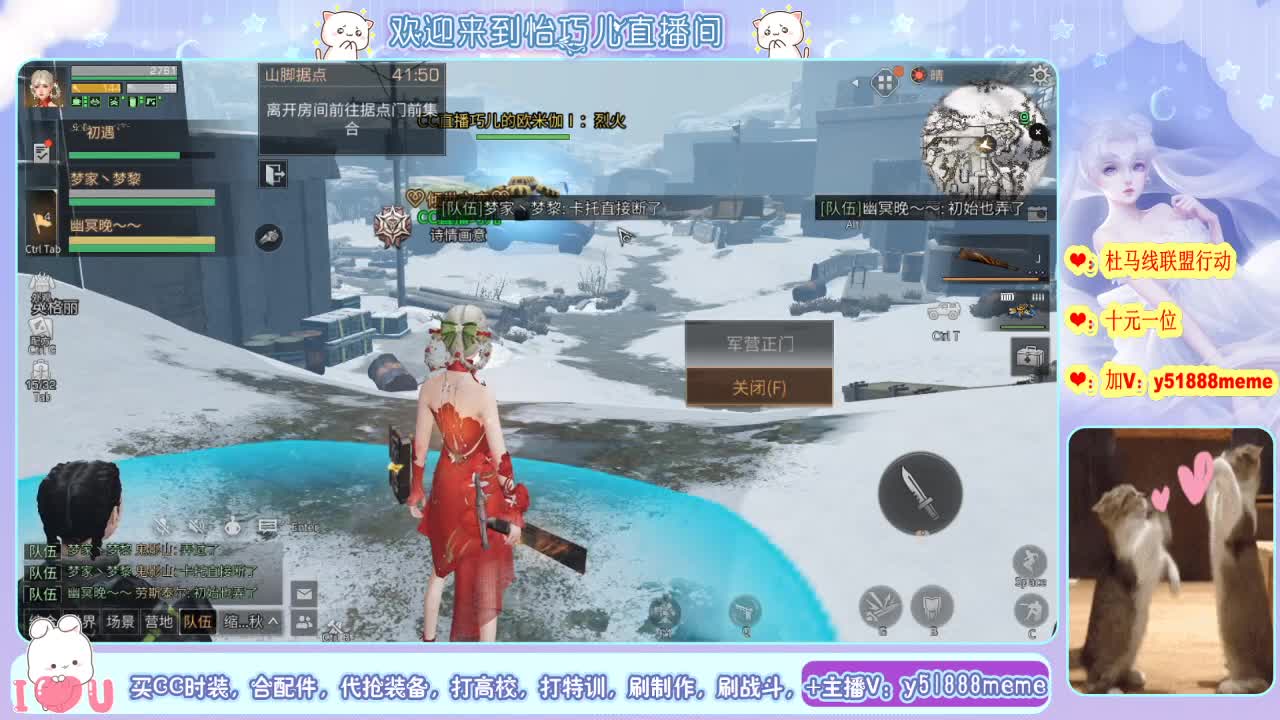Click the orange durability bar under the rifle
1280x720 pixels.
coord(991,279)
